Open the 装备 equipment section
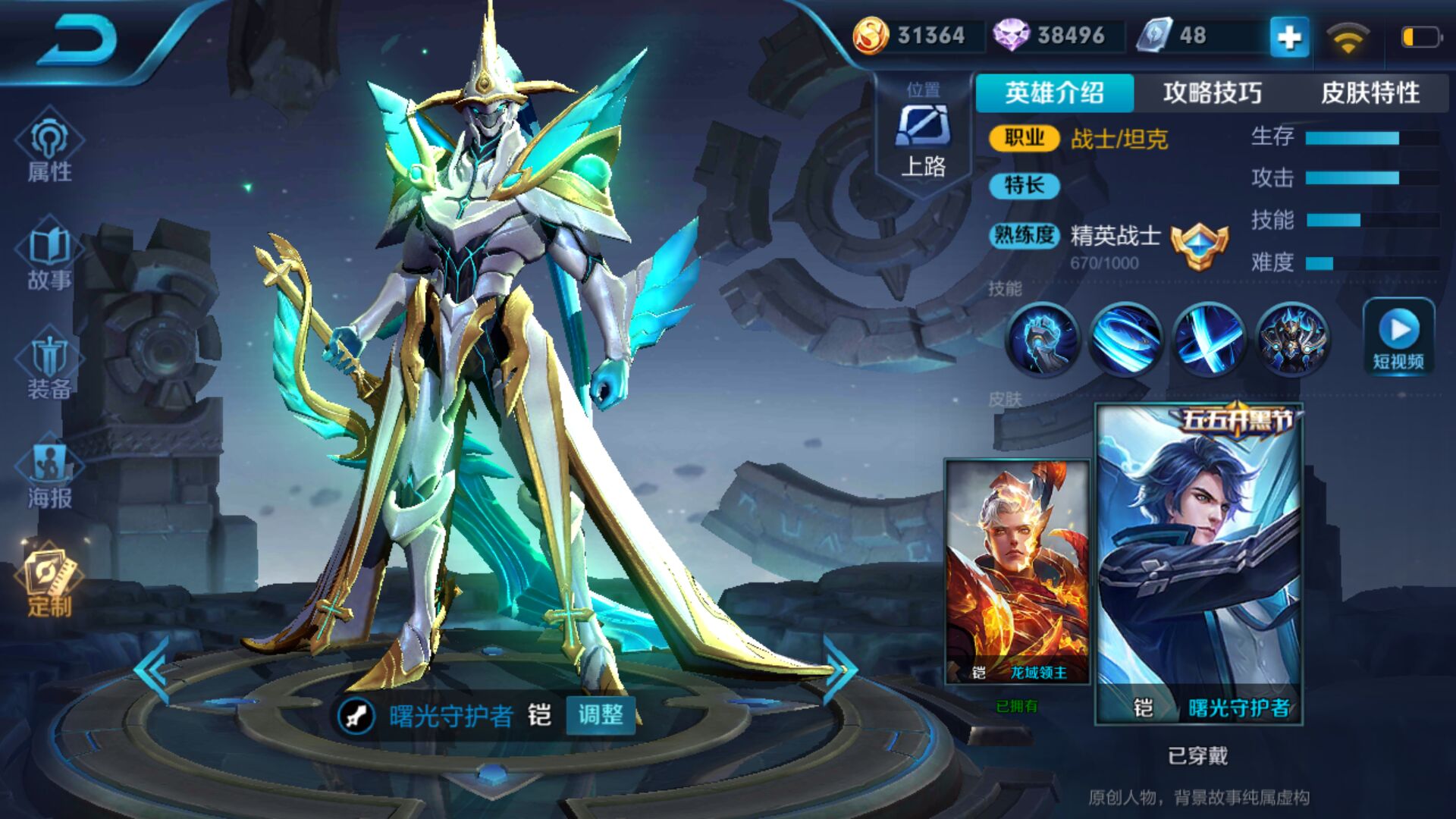1456x819 pixels. [50, 366]
